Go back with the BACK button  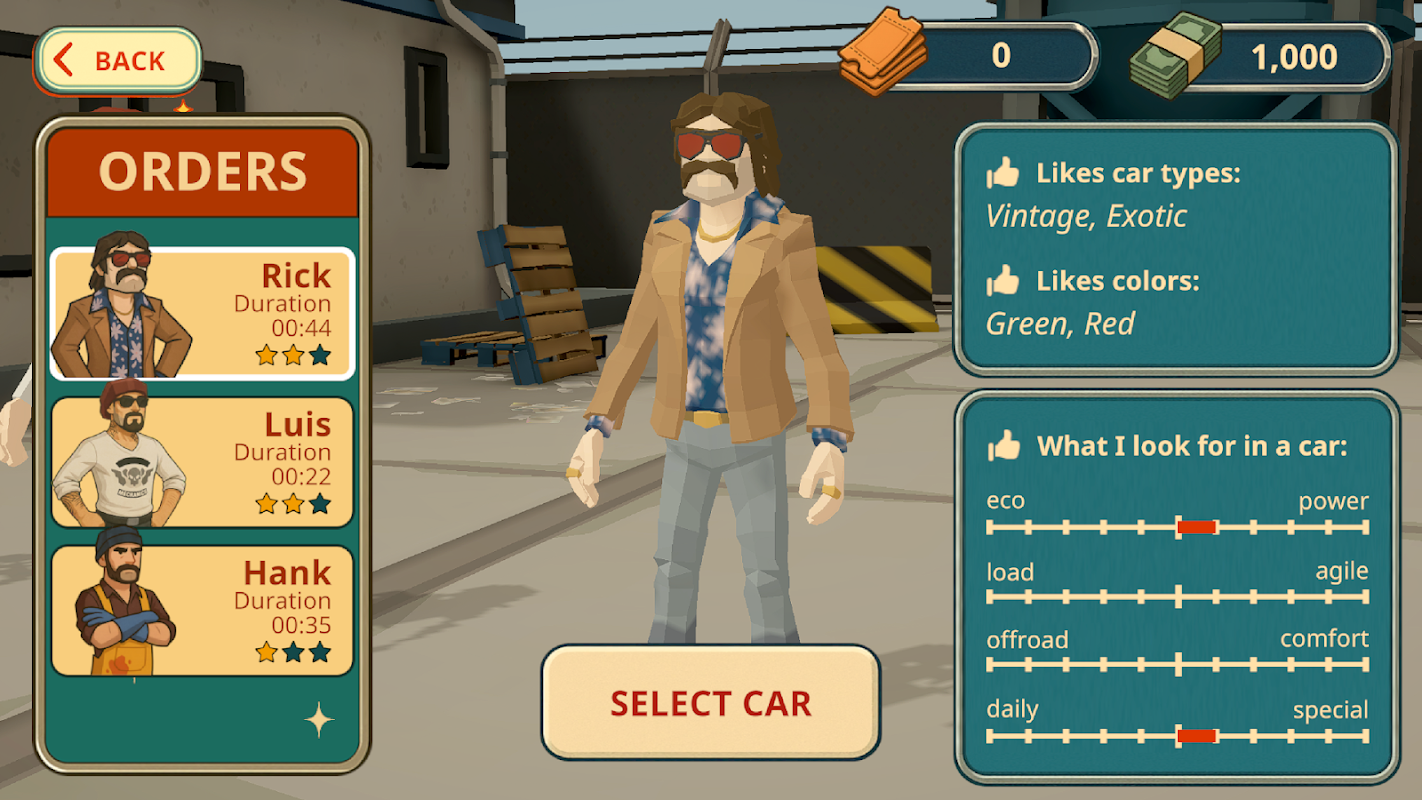[119, 61]
